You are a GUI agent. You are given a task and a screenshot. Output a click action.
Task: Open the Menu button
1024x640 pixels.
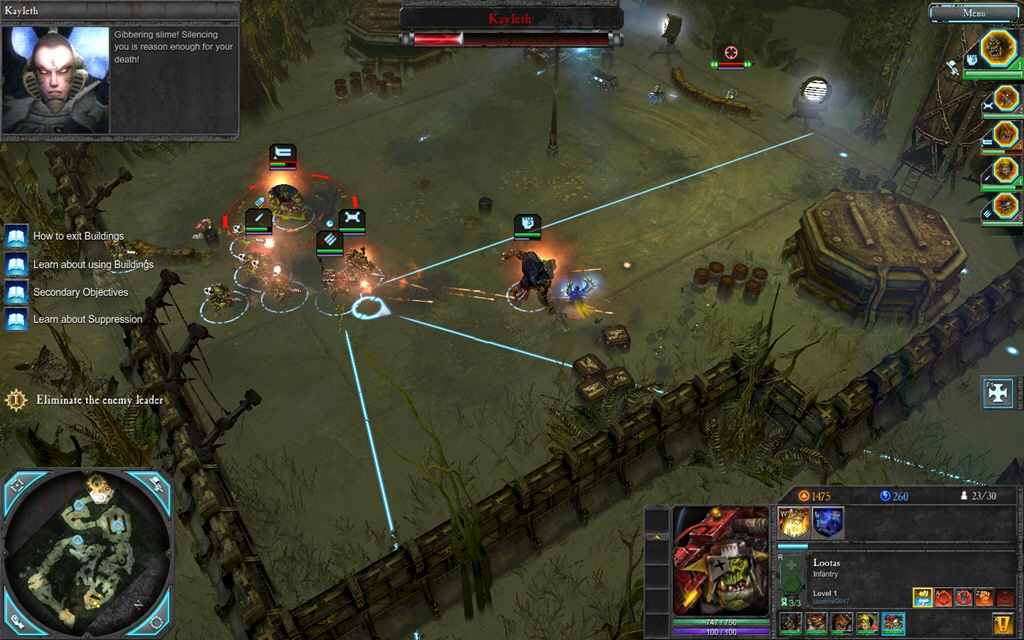(975, 13)
